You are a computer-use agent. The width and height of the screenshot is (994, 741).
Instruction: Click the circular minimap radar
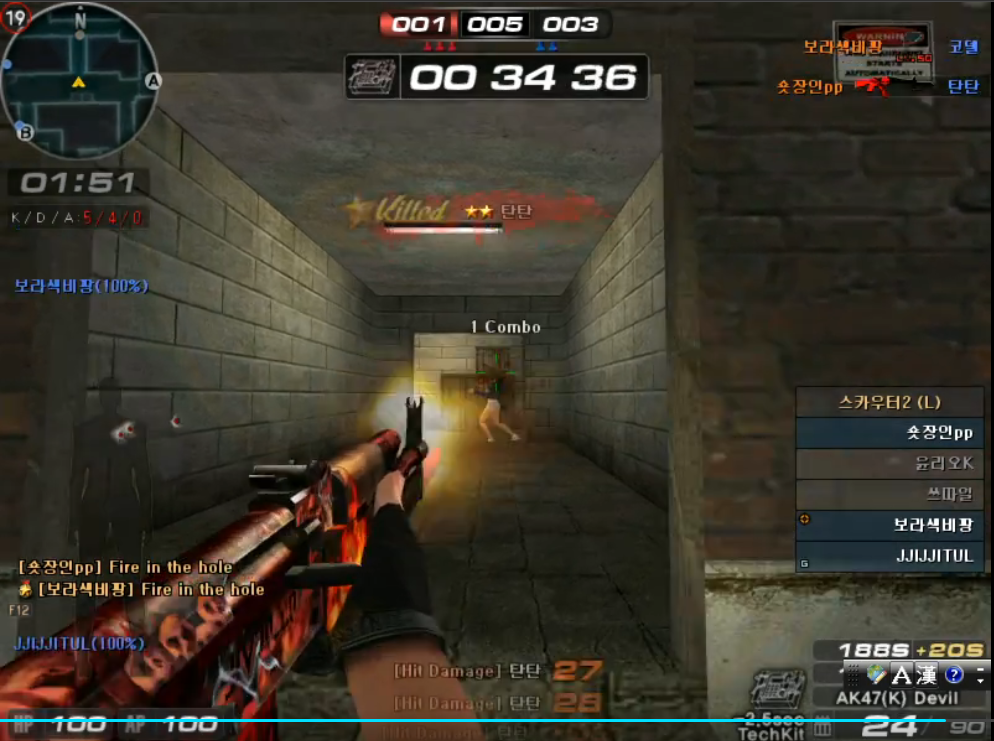tap(79, 80)
